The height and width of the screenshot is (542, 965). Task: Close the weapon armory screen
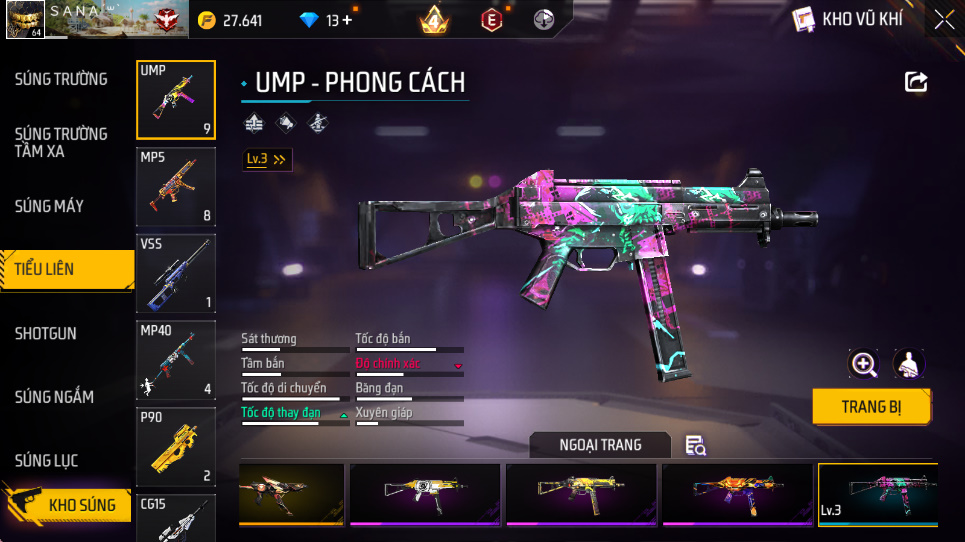(x=943, y=19)
